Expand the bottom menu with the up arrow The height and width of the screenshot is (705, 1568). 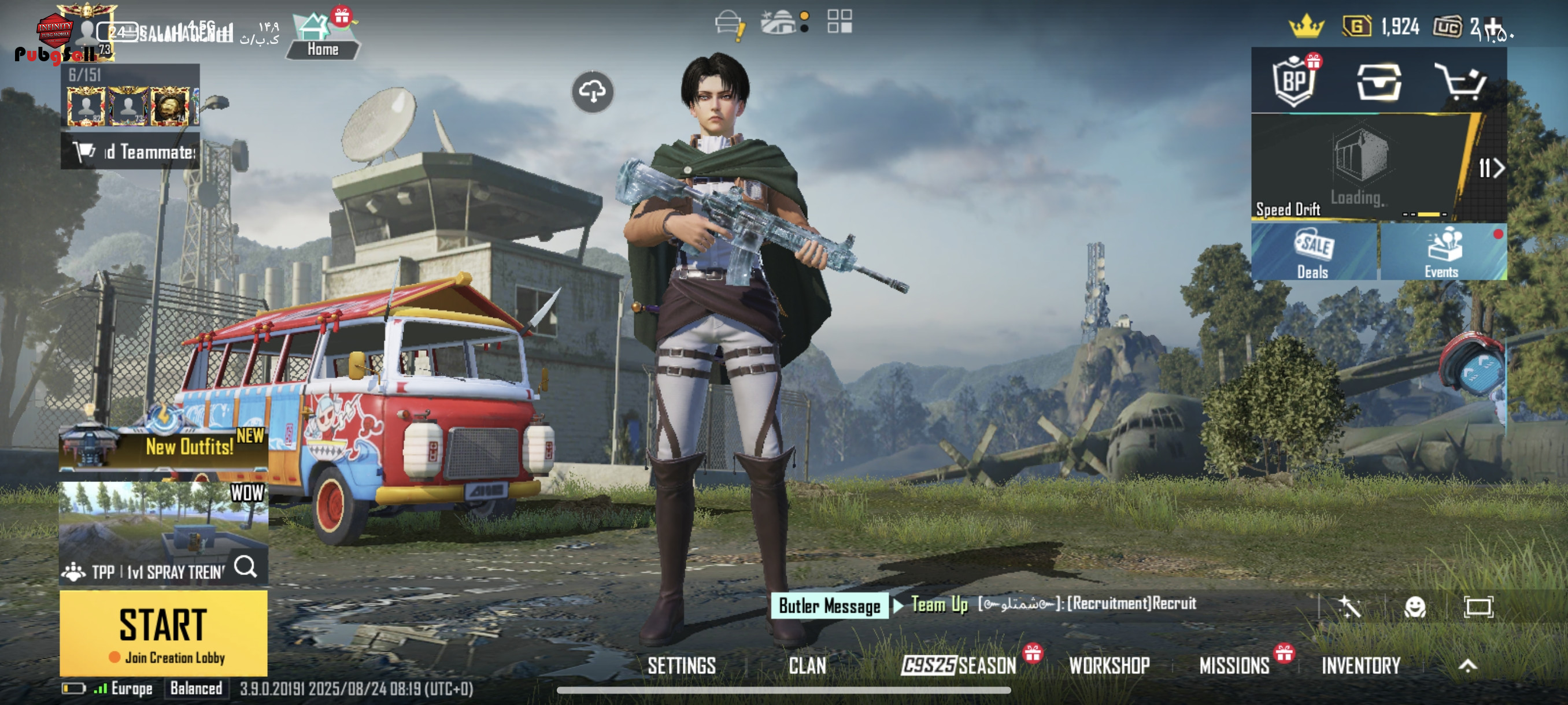point(1467,666)
